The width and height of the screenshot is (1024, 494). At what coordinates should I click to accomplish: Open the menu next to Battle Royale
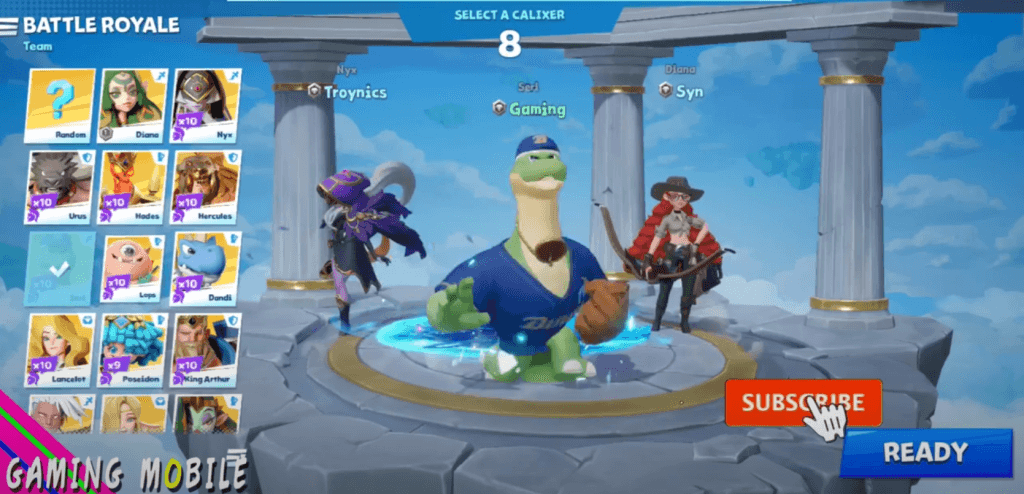pyautogui.click(x=9, y=26)
